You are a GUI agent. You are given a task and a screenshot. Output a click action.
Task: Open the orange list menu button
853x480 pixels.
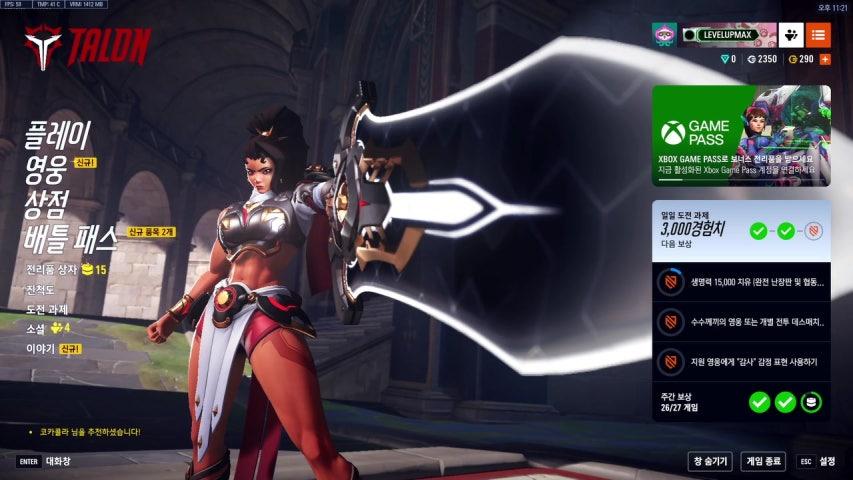point(818,35)
